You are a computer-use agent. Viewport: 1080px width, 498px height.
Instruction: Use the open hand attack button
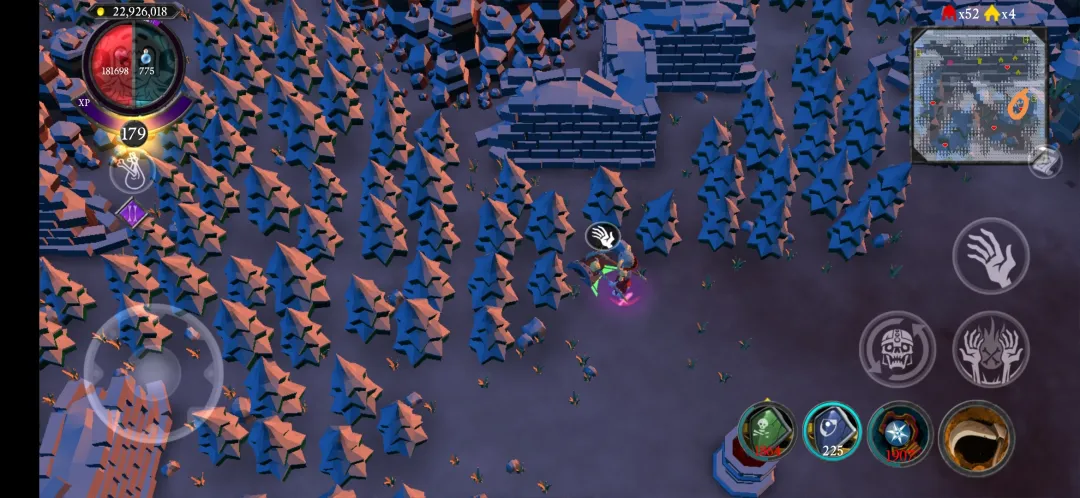click(990, 256)
